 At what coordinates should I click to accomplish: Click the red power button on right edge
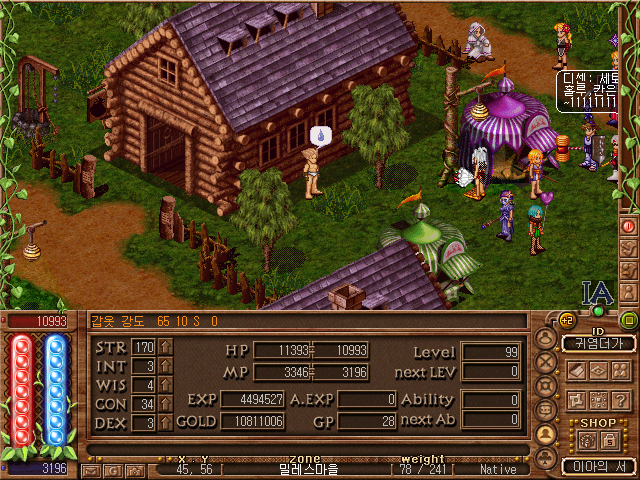[629, 226]
